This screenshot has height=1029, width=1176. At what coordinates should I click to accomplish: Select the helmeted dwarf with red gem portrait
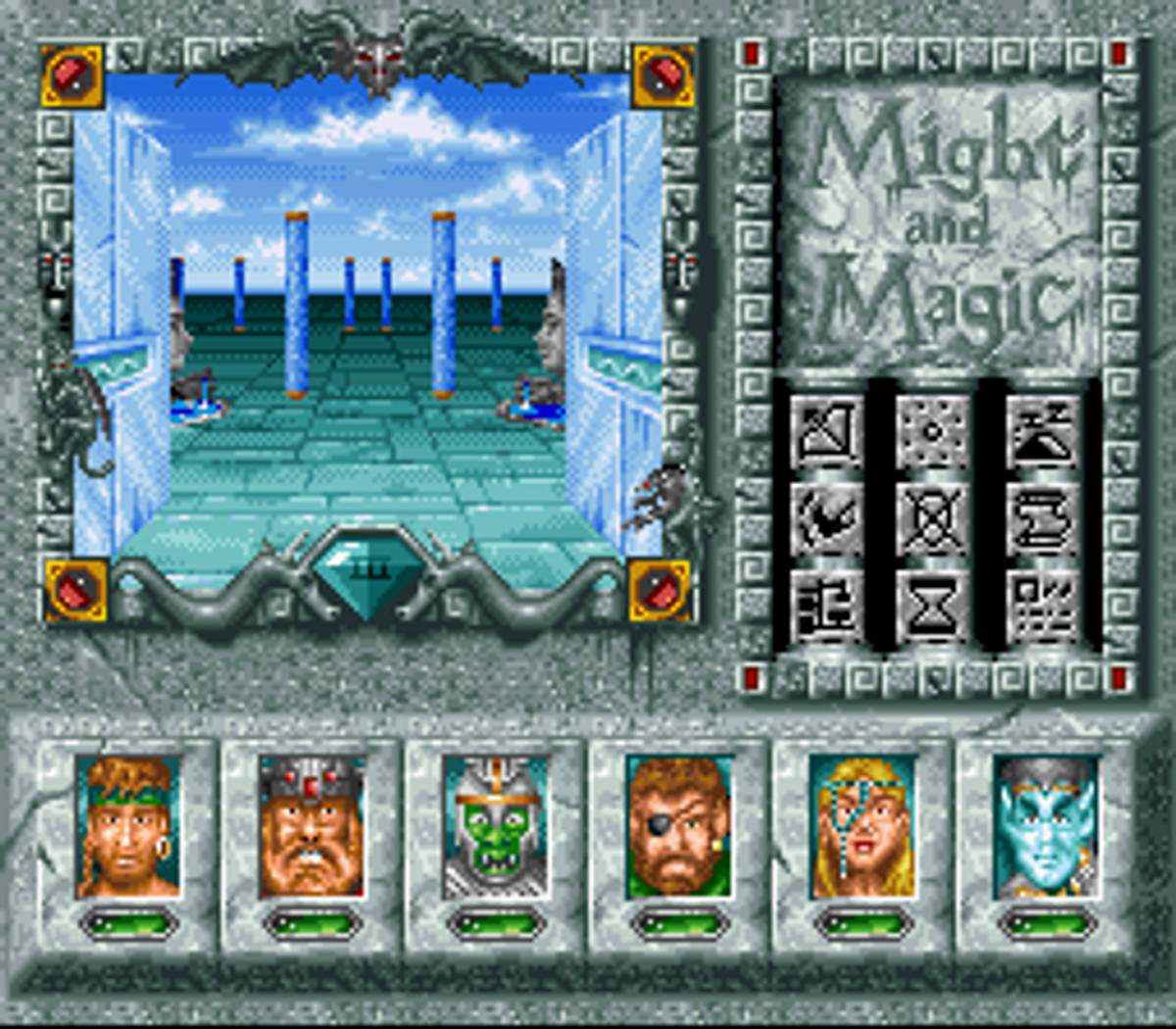tap(312, 826)
